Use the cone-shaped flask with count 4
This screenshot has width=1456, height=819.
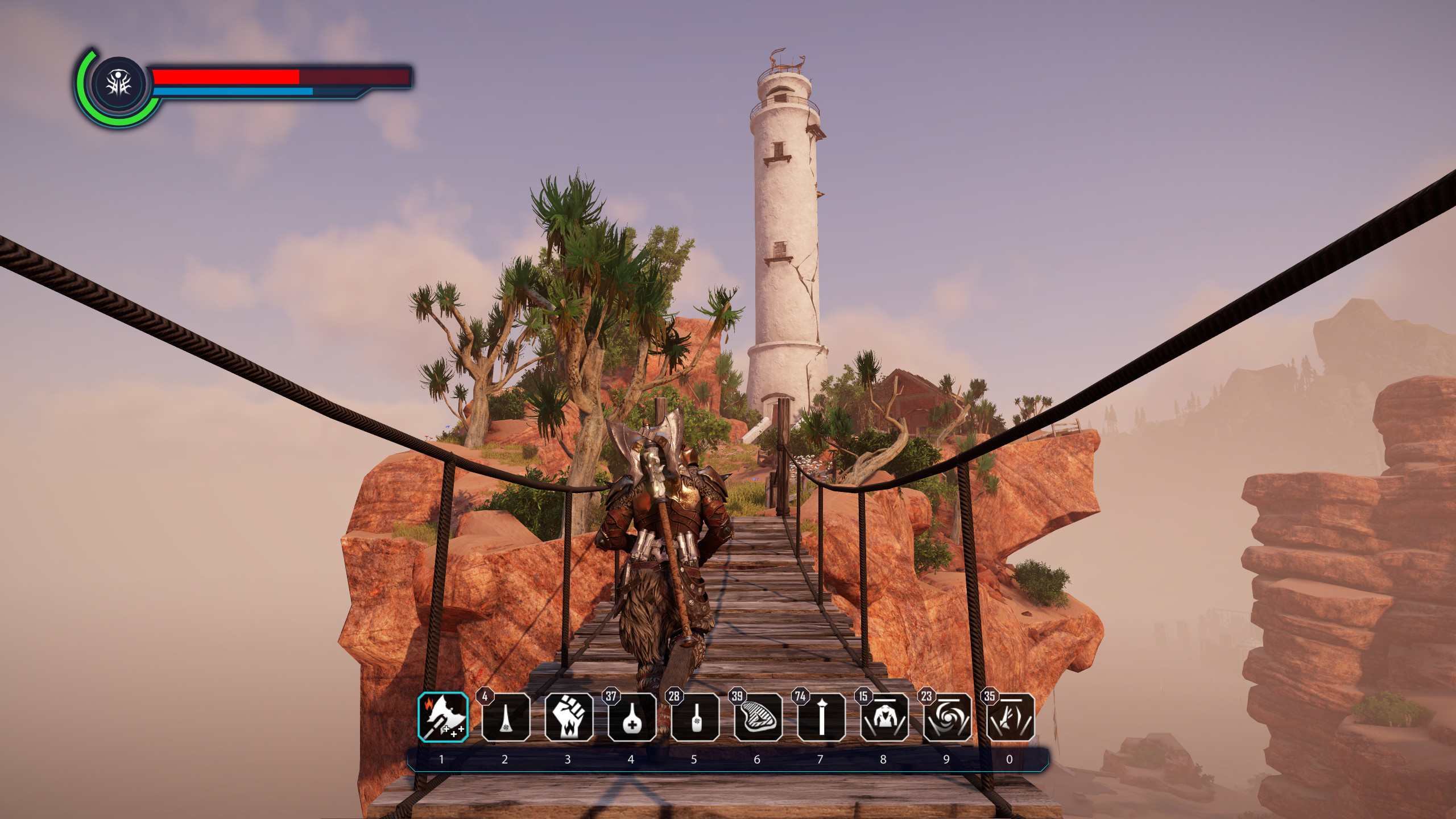pyautogui.click(x=506, y=717)
